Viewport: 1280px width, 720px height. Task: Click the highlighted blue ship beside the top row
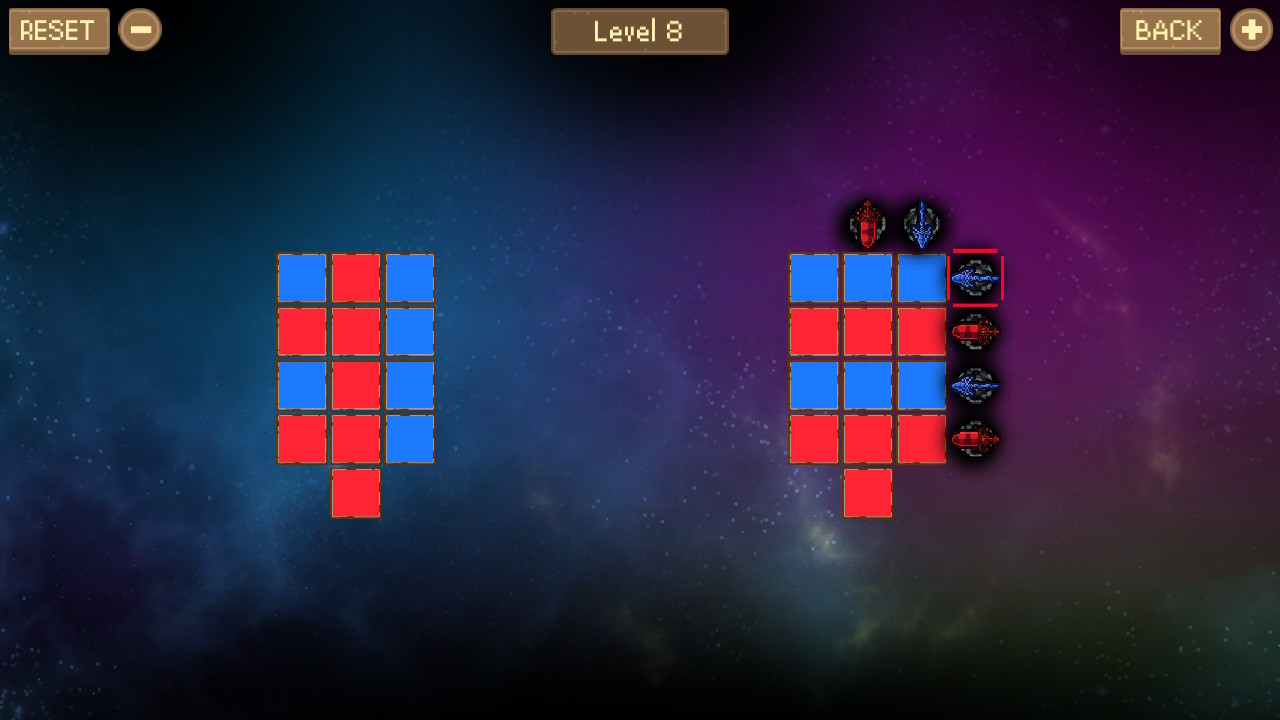975,277
